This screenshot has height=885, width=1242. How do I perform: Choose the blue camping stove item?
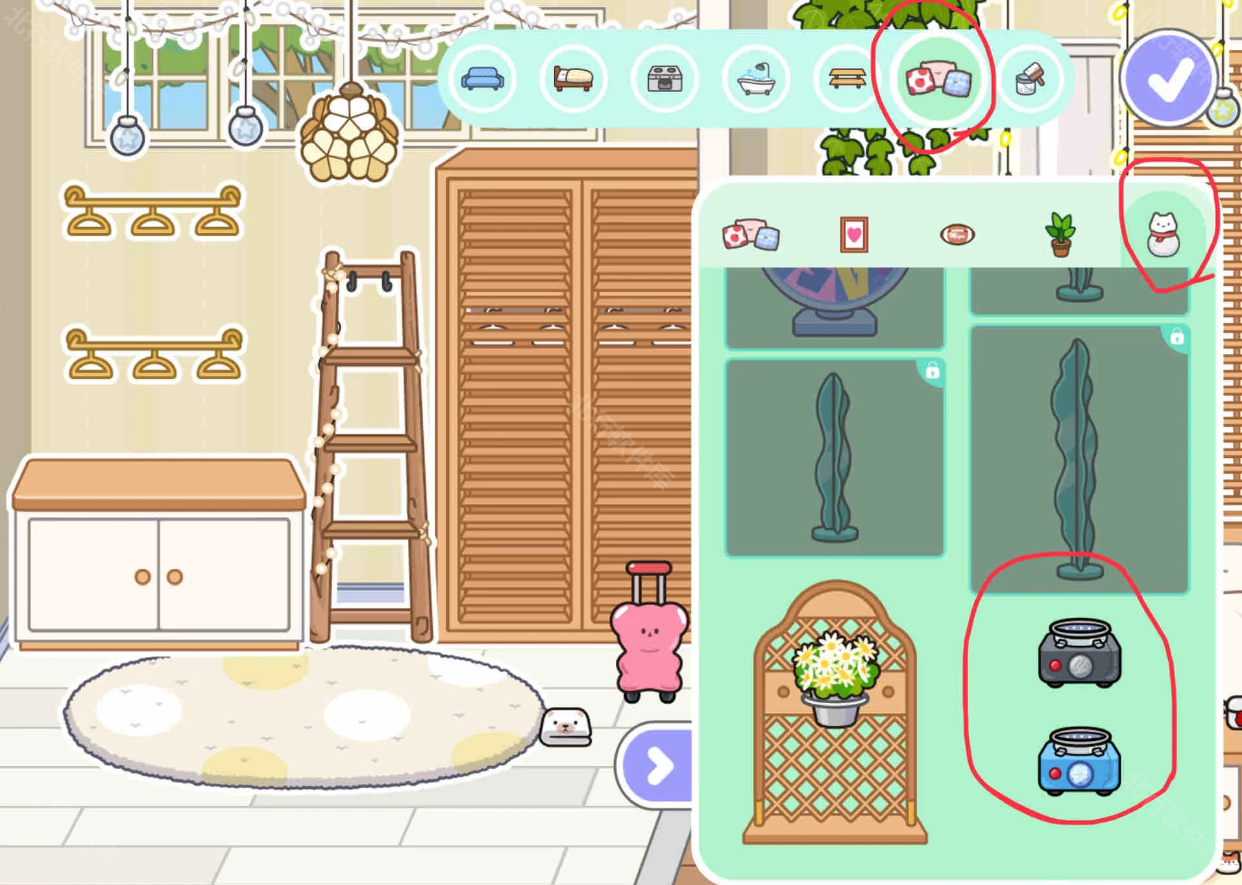(x=1079, y=761)
